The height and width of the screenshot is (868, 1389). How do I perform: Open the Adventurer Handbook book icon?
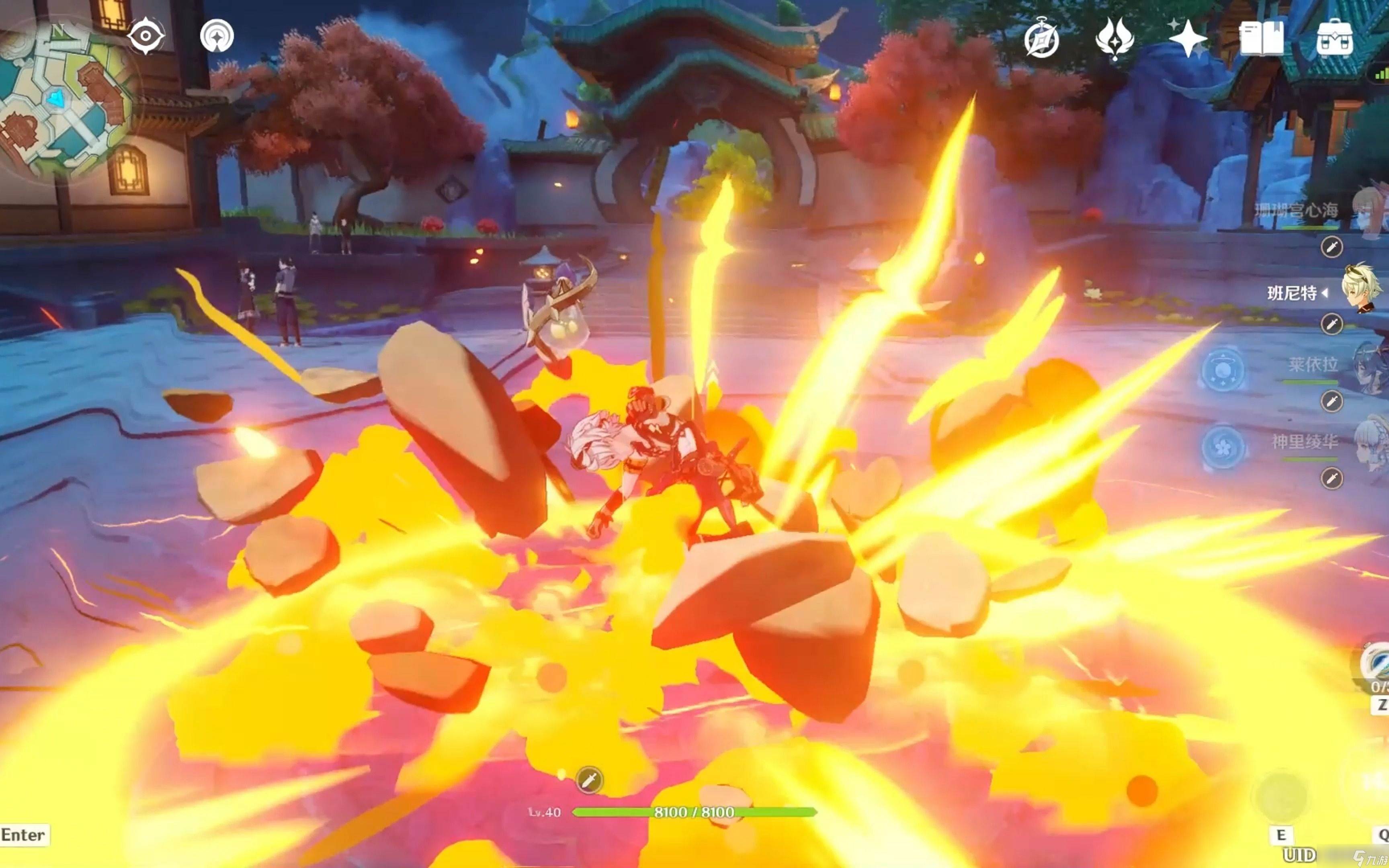click(x=1261, y=39)
